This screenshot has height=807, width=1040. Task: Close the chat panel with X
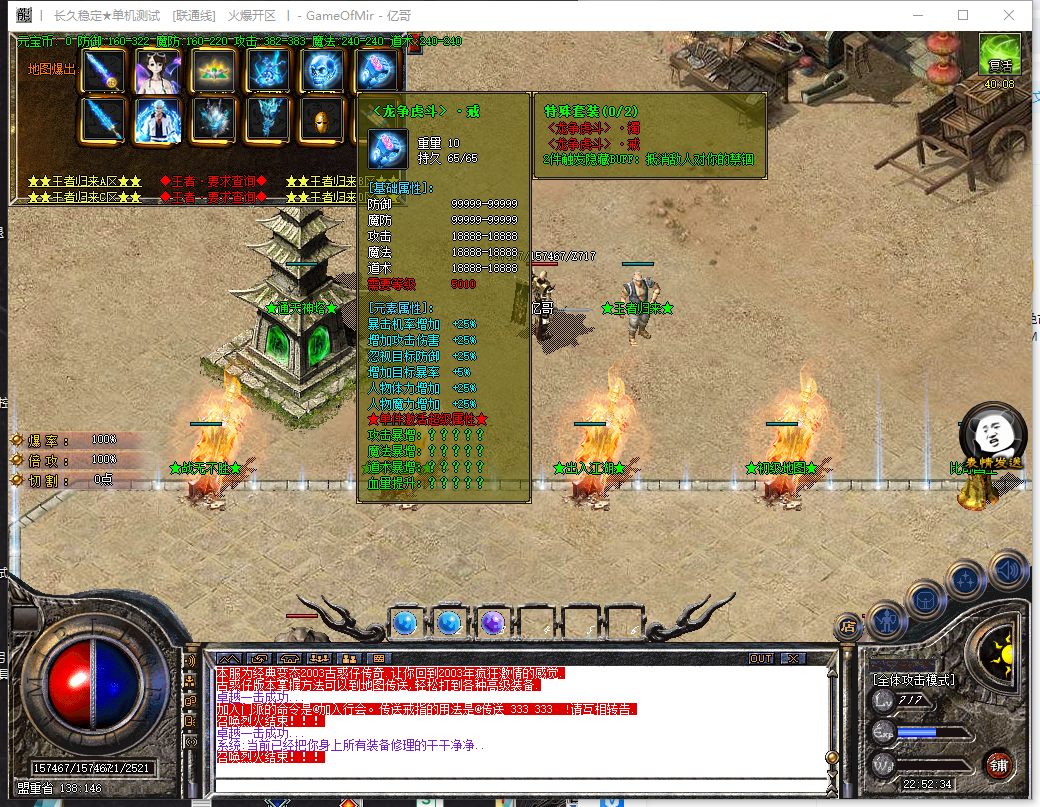(x=793, y=659)
